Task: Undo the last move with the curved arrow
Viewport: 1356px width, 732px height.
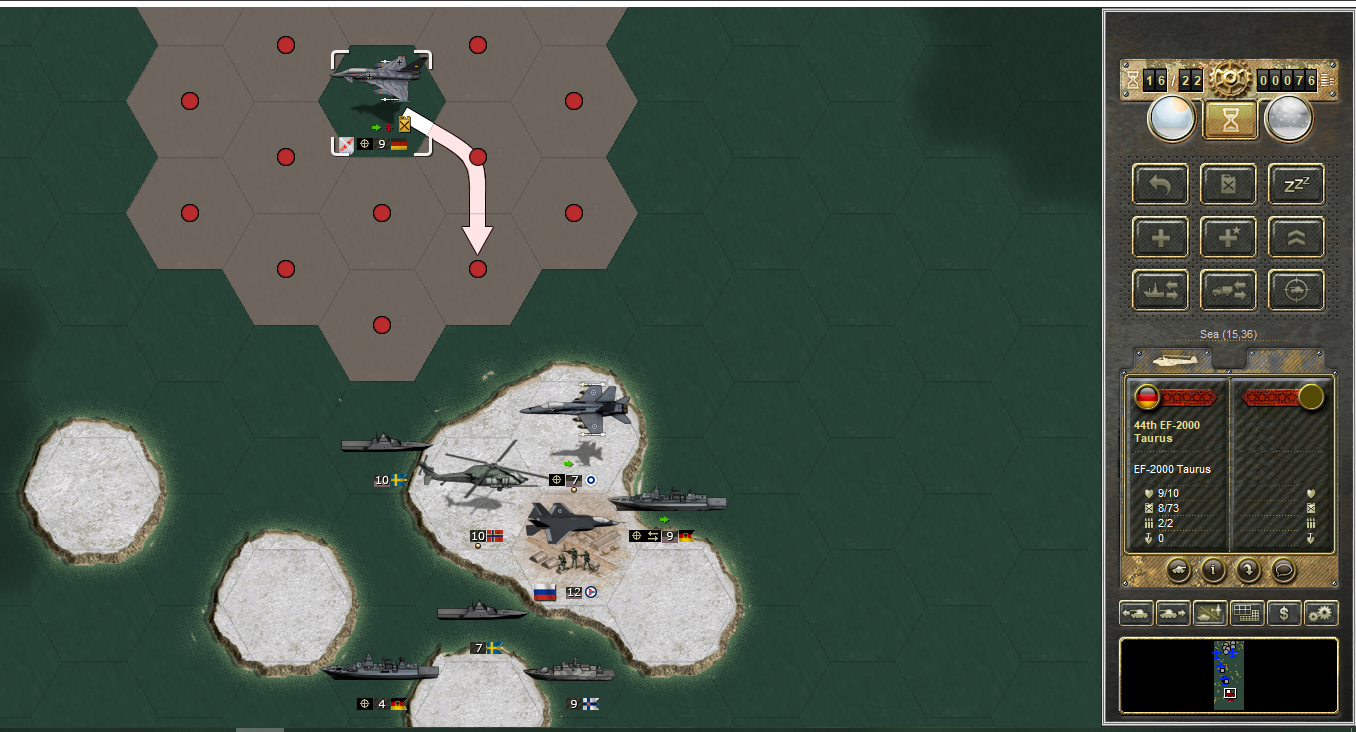Action: pyautogui.click(x=1160, y=184)
